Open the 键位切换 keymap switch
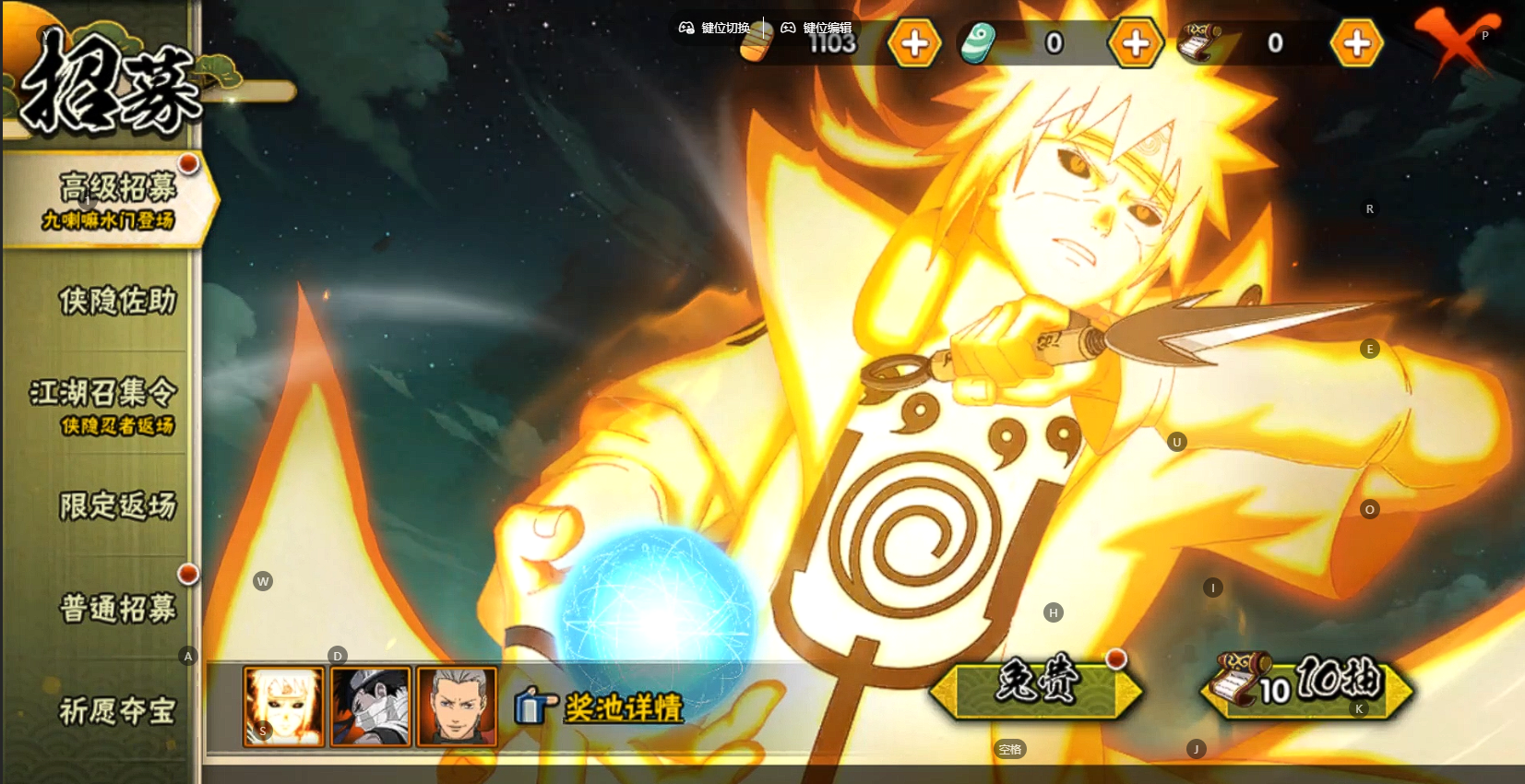The width and height of the screenshot is (1525, 784). point(715,28)
